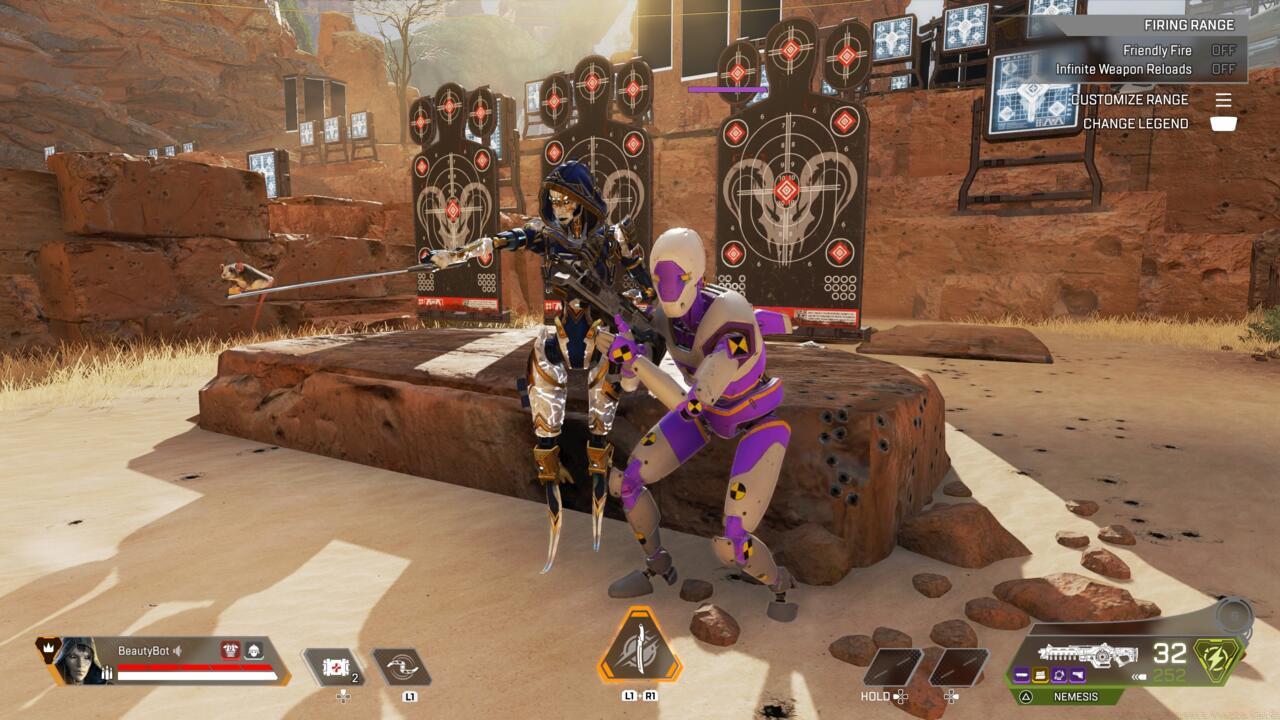Click the helmet icon on the player banner
The image size is (1280, 720).
click(x=254, y=651)
